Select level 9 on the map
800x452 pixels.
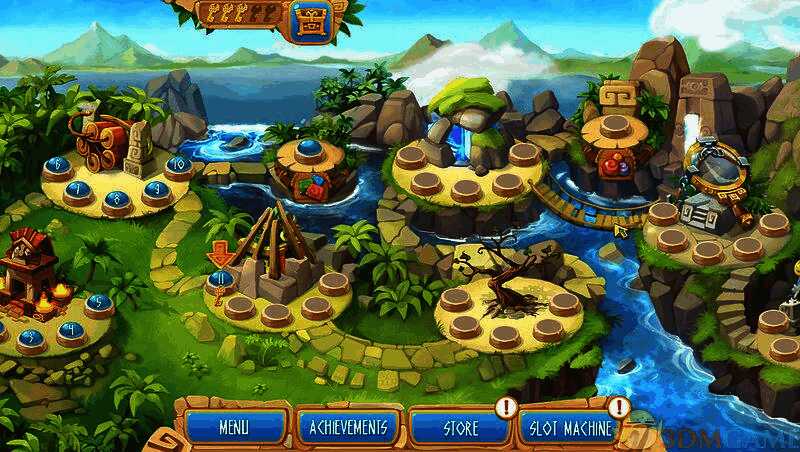155,190
